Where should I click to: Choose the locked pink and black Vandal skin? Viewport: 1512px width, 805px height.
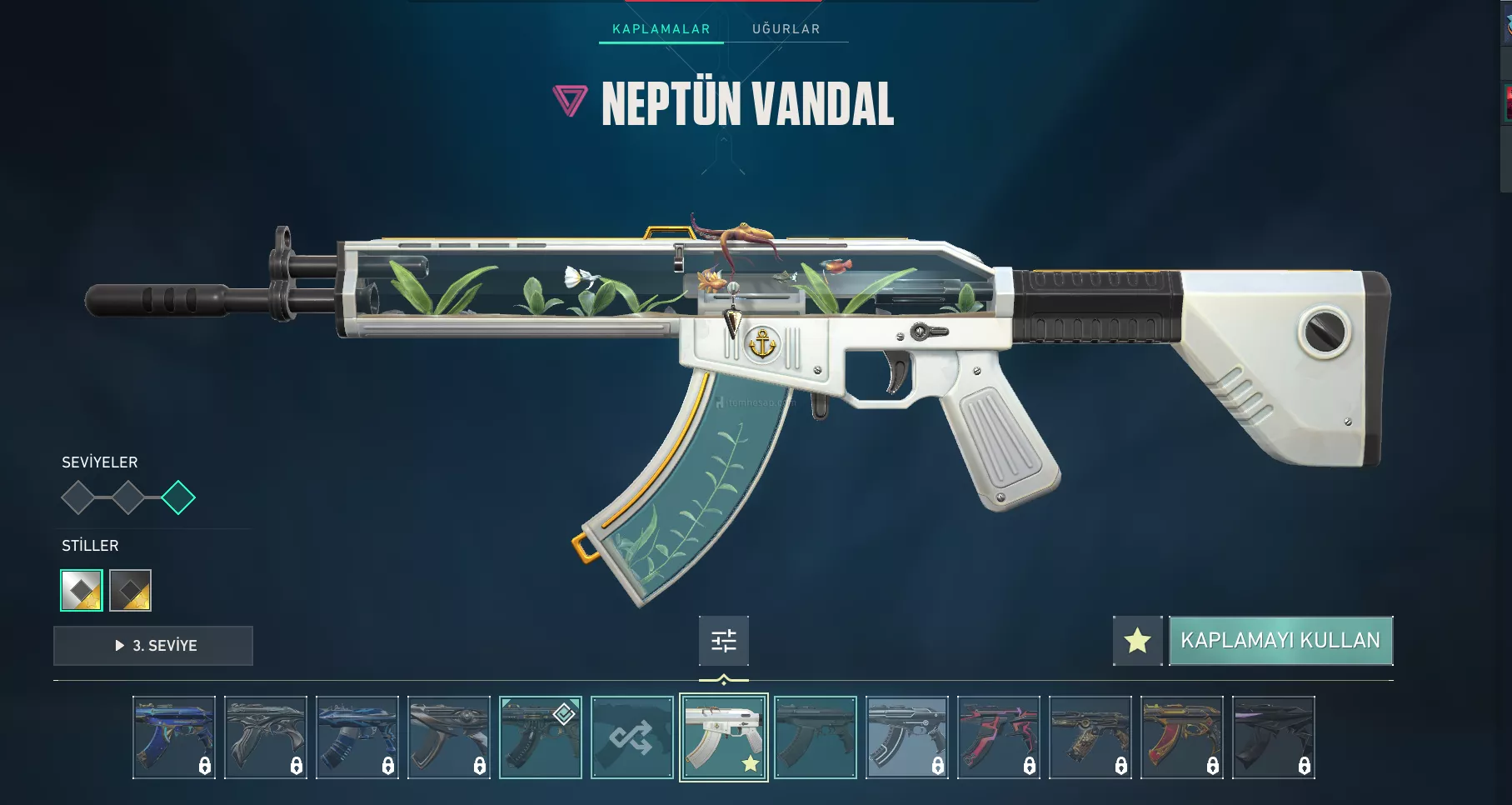click(x=998, y=737)
